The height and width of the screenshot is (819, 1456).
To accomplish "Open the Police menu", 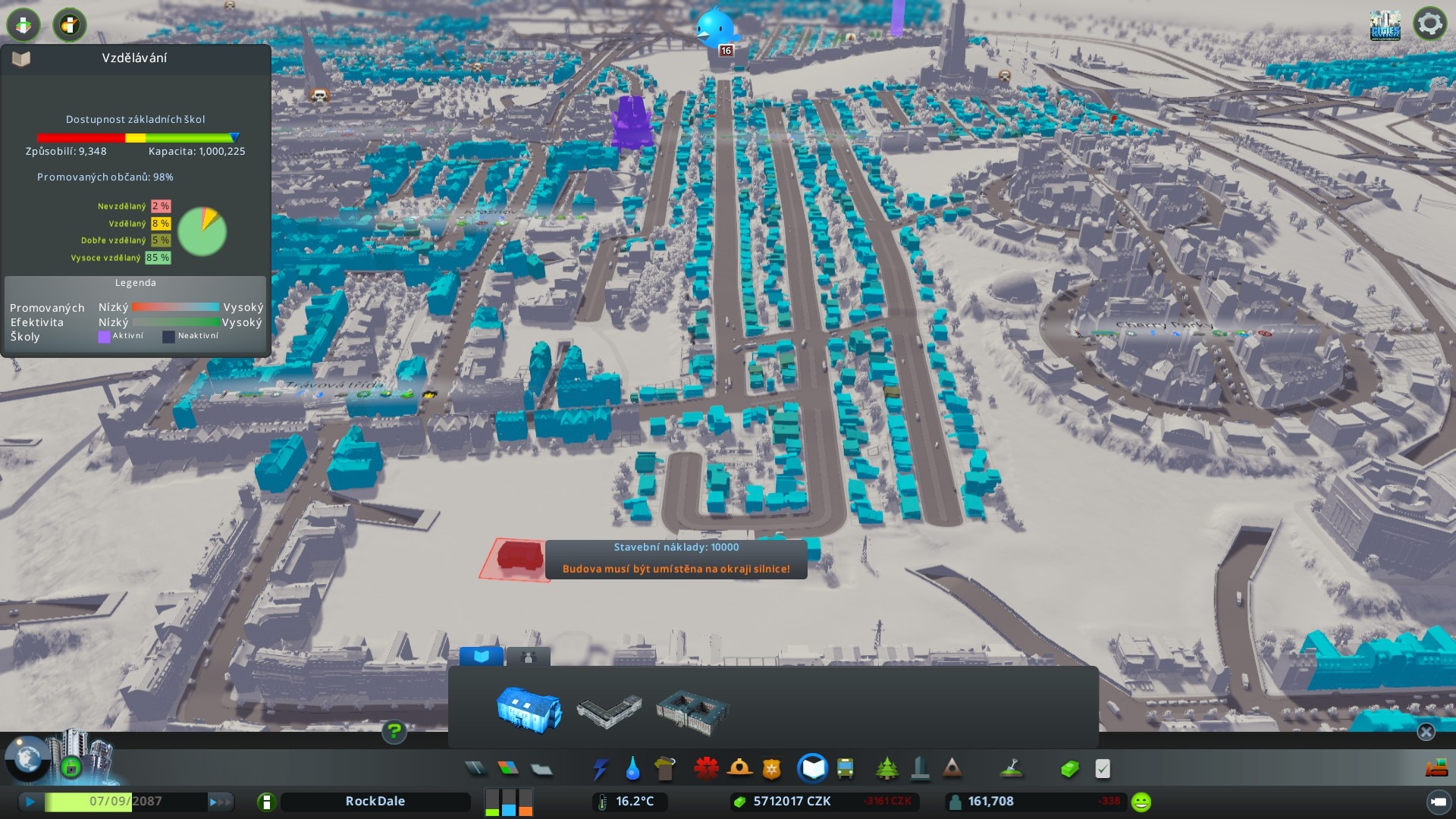I will point(772,770).
